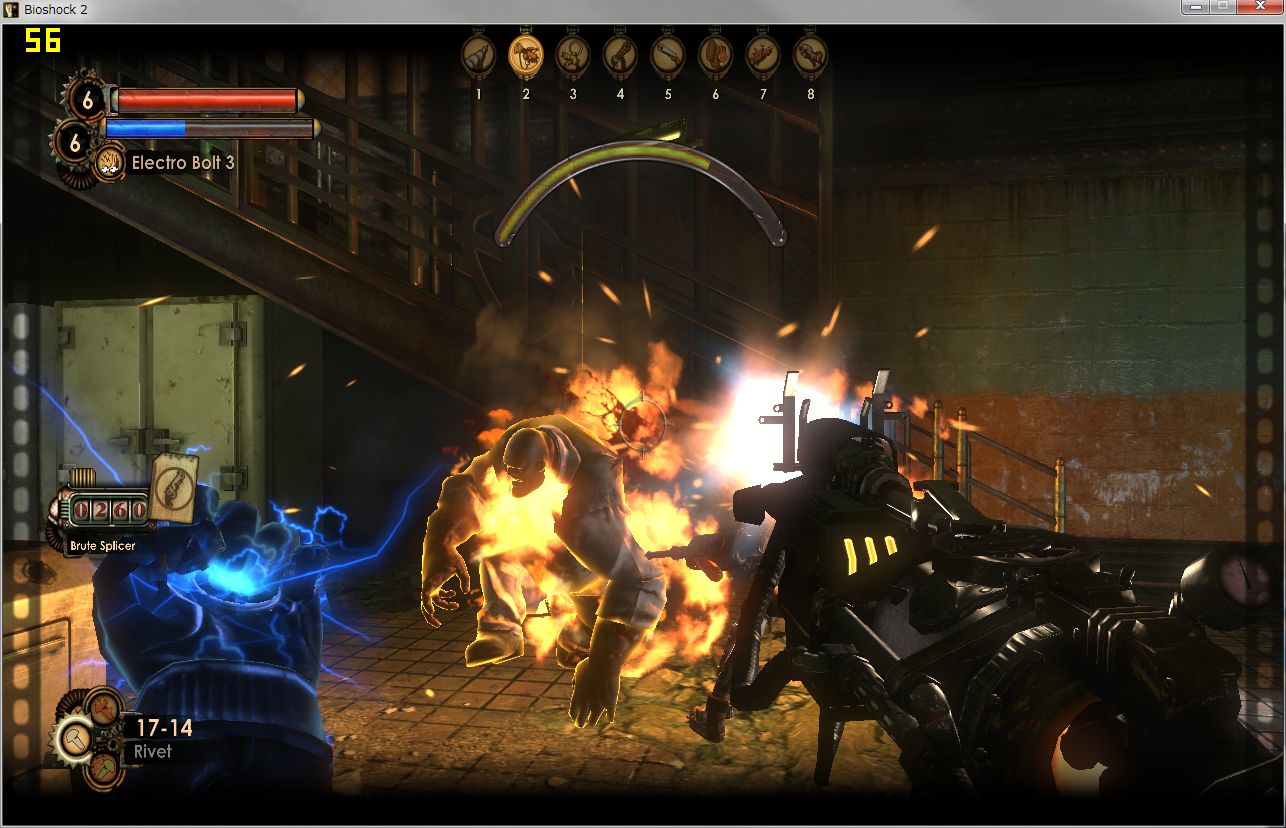Minimize the Bioshock 2 window
1286x828 pixels.
tap(1195, 7)
